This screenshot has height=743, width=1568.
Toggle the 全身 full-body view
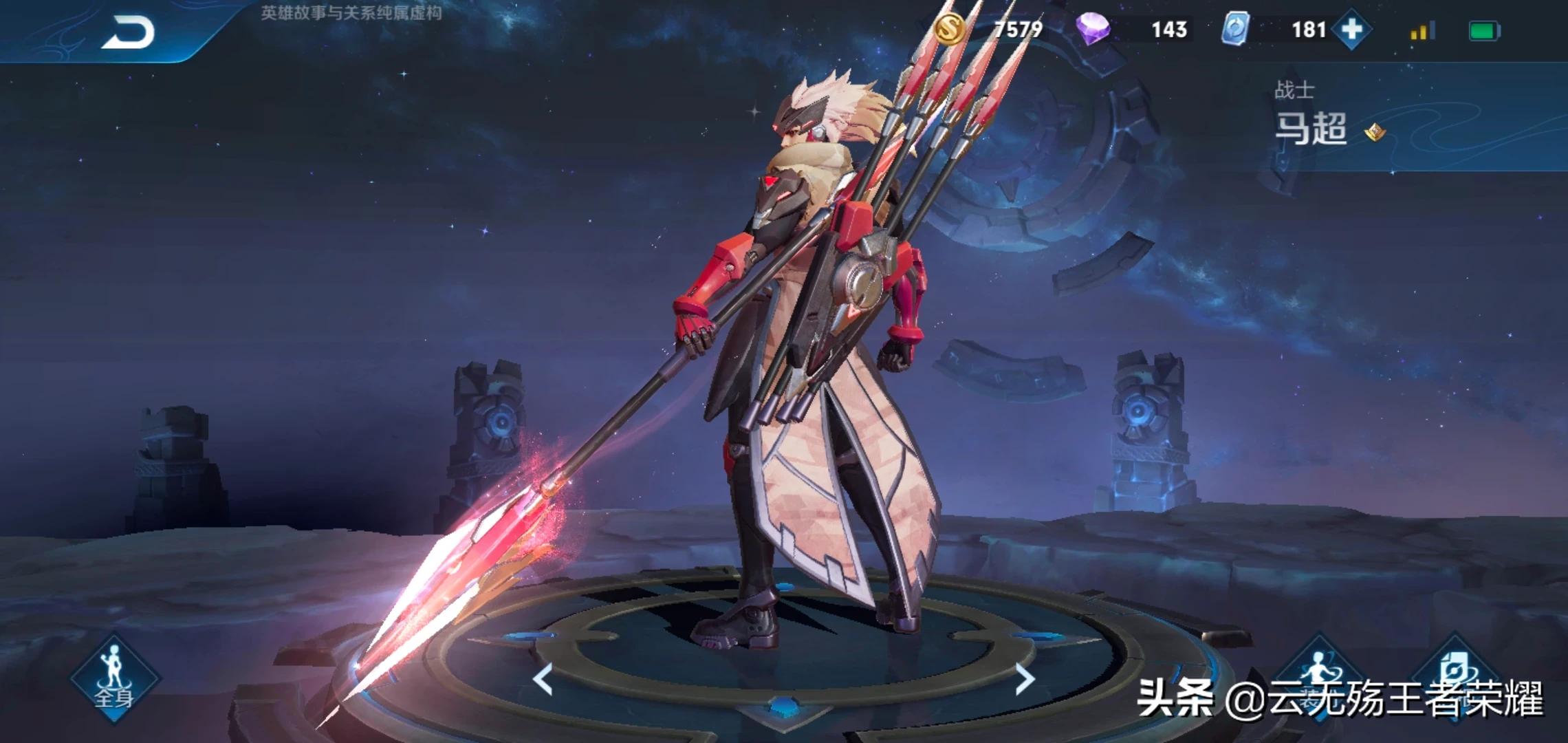(114, 678)
